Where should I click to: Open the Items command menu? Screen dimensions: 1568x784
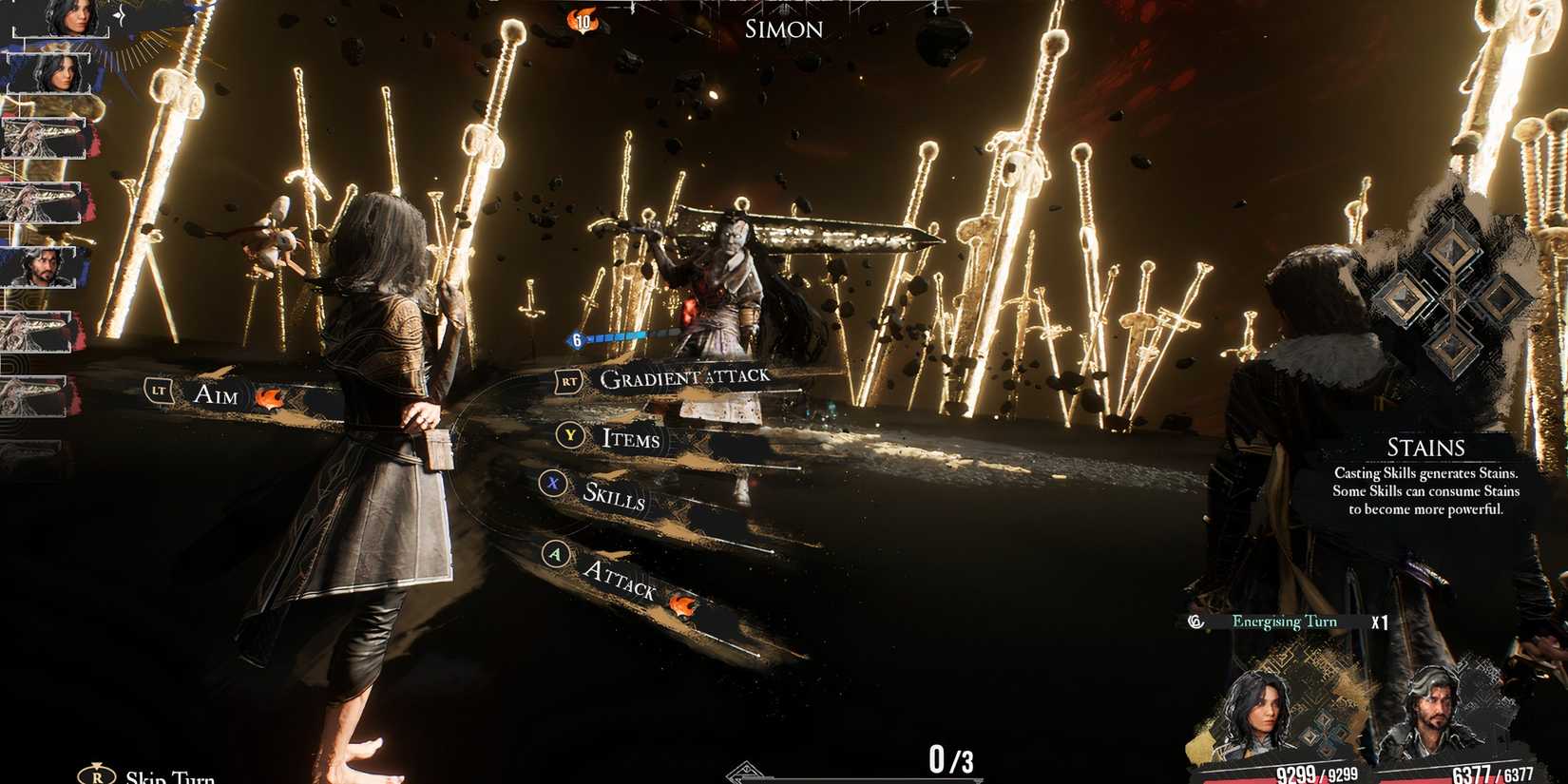pyautogui.click(x=629, y=439)
